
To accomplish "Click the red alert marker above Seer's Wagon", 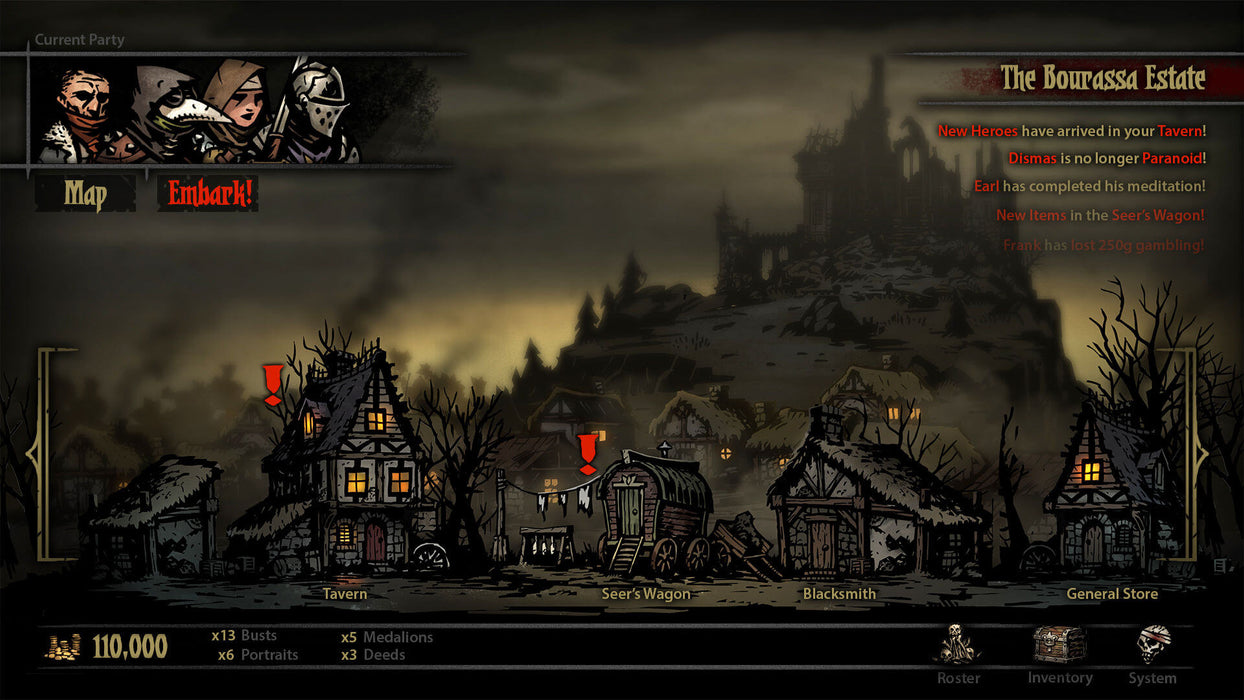I will pyautogui.click(x=587, y=453).
